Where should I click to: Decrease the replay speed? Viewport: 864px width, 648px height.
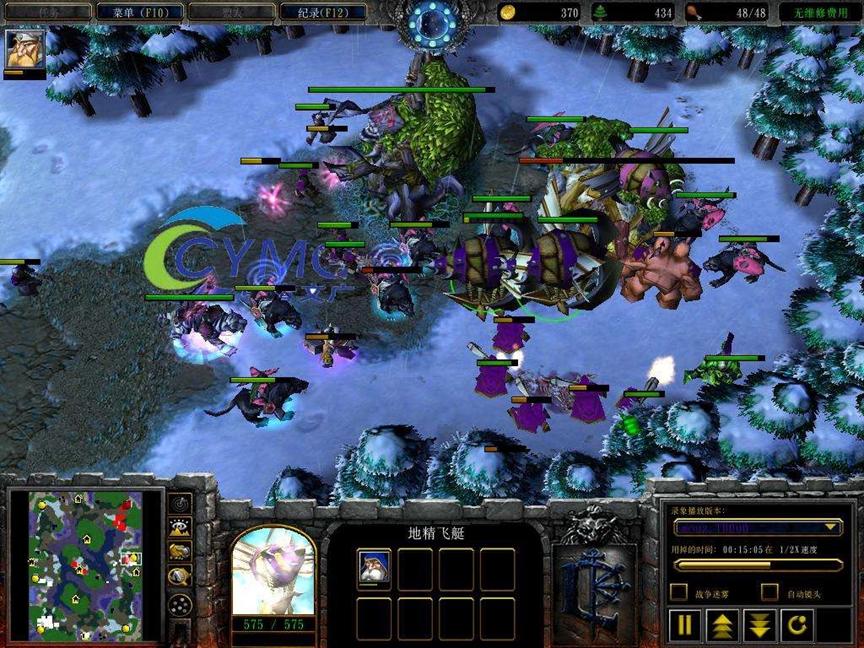(760, 627)
